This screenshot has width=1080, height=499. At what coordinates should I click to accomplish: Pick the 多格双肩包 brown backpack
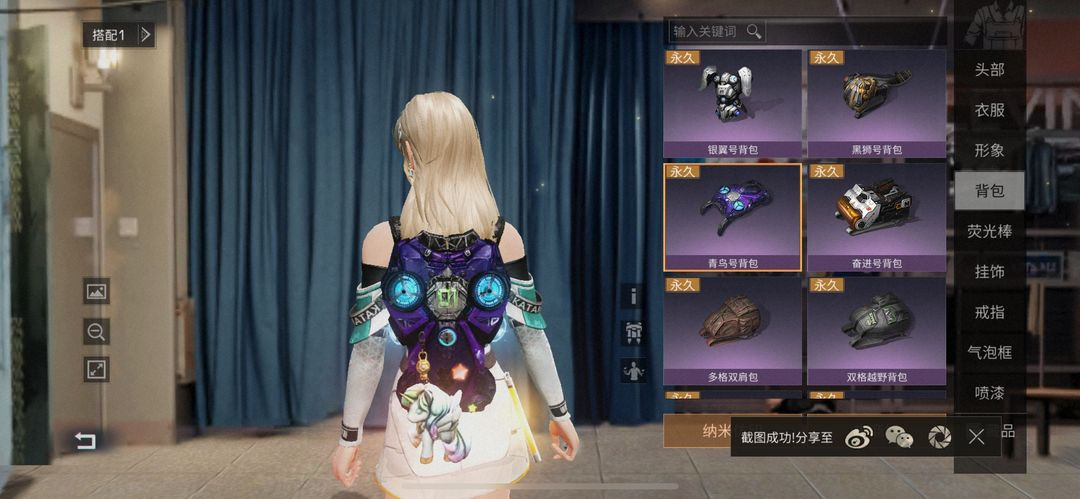[733, 331]
